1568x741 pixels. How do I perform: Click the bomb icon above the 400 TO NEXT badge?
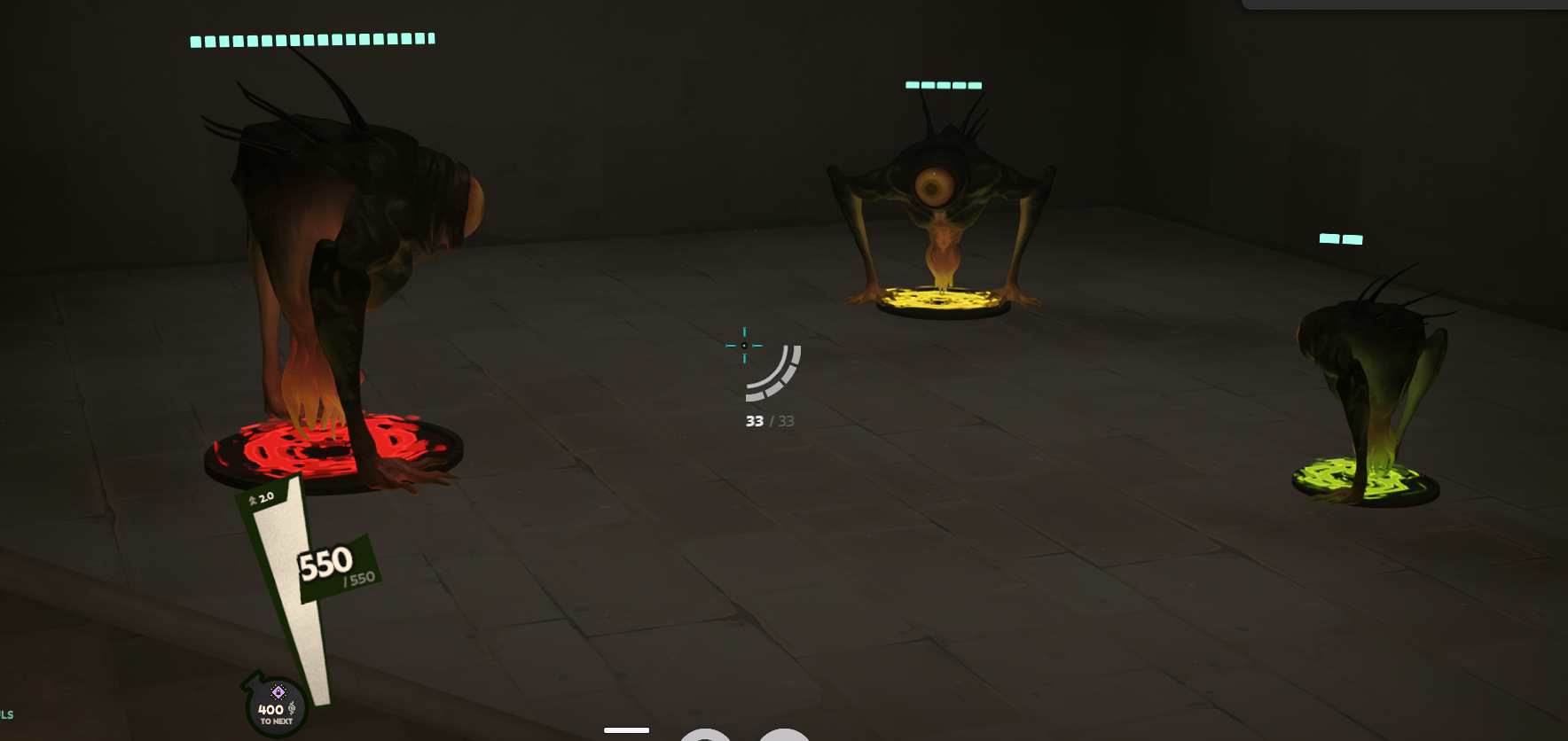coord(278,692)
